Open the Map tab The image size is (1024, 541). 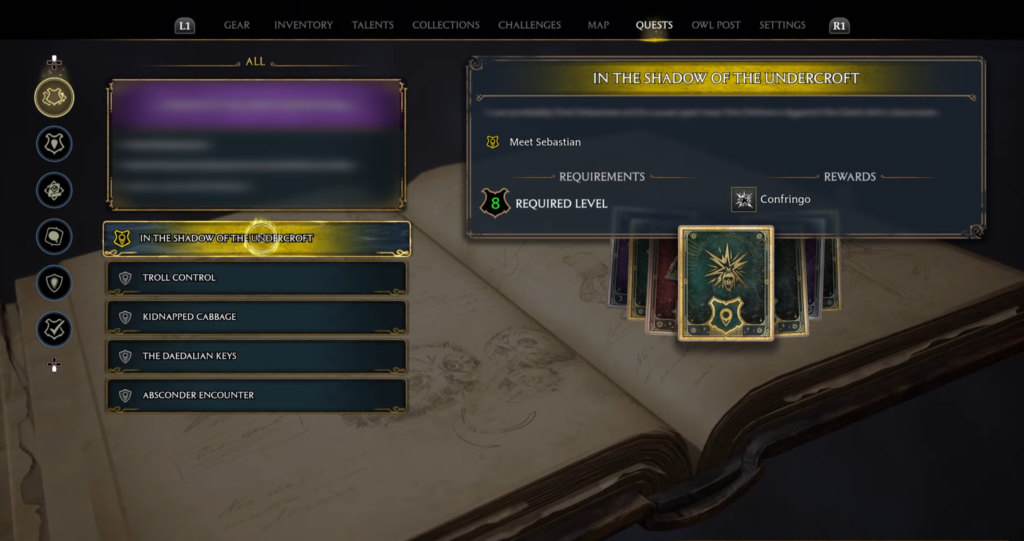pyautogui.click(x=598, y=25)
